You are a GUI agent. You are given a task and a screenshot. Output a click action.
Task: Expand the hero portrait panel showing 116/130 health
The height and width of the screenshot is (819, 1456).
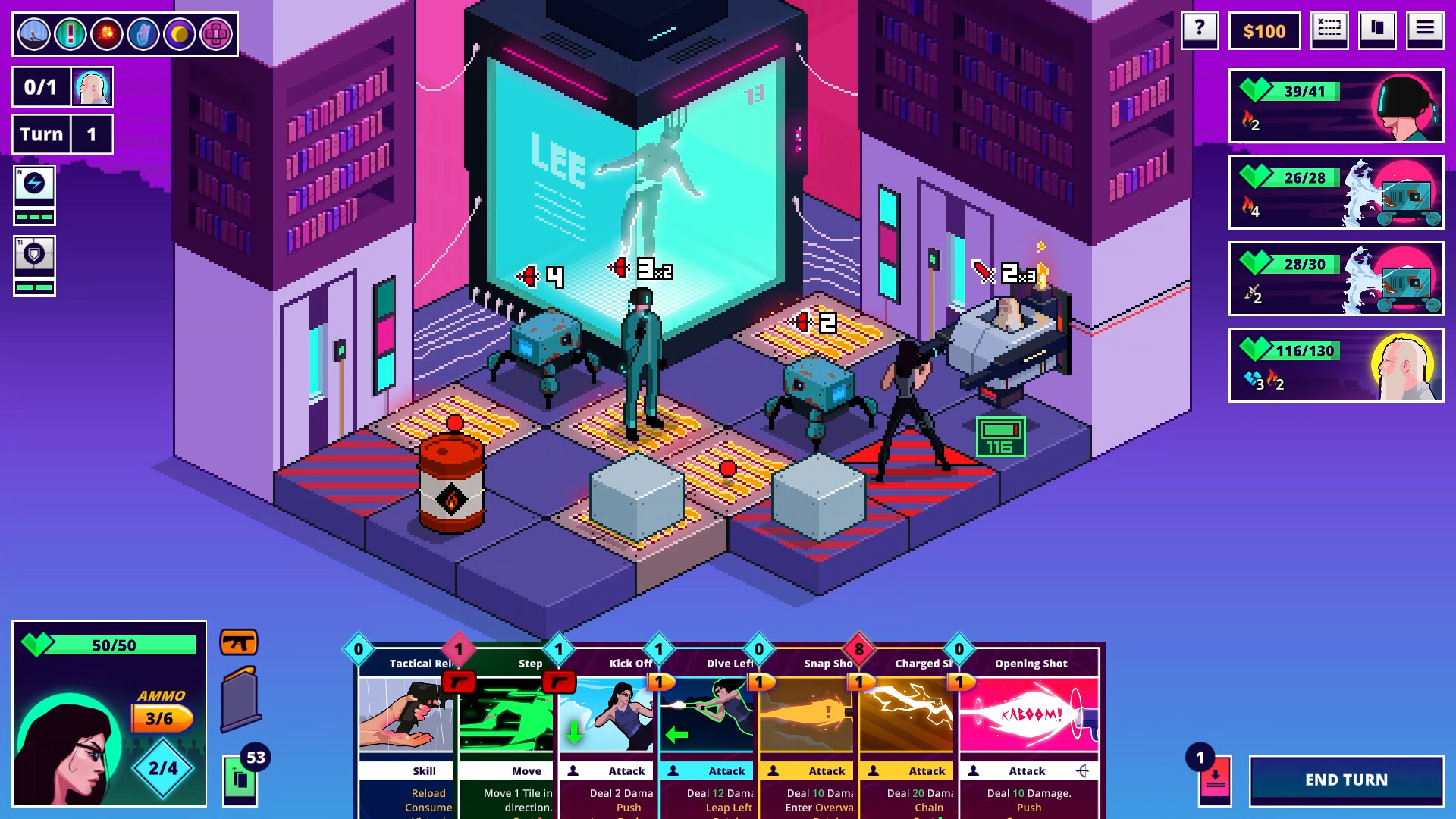coord(1337,366)
